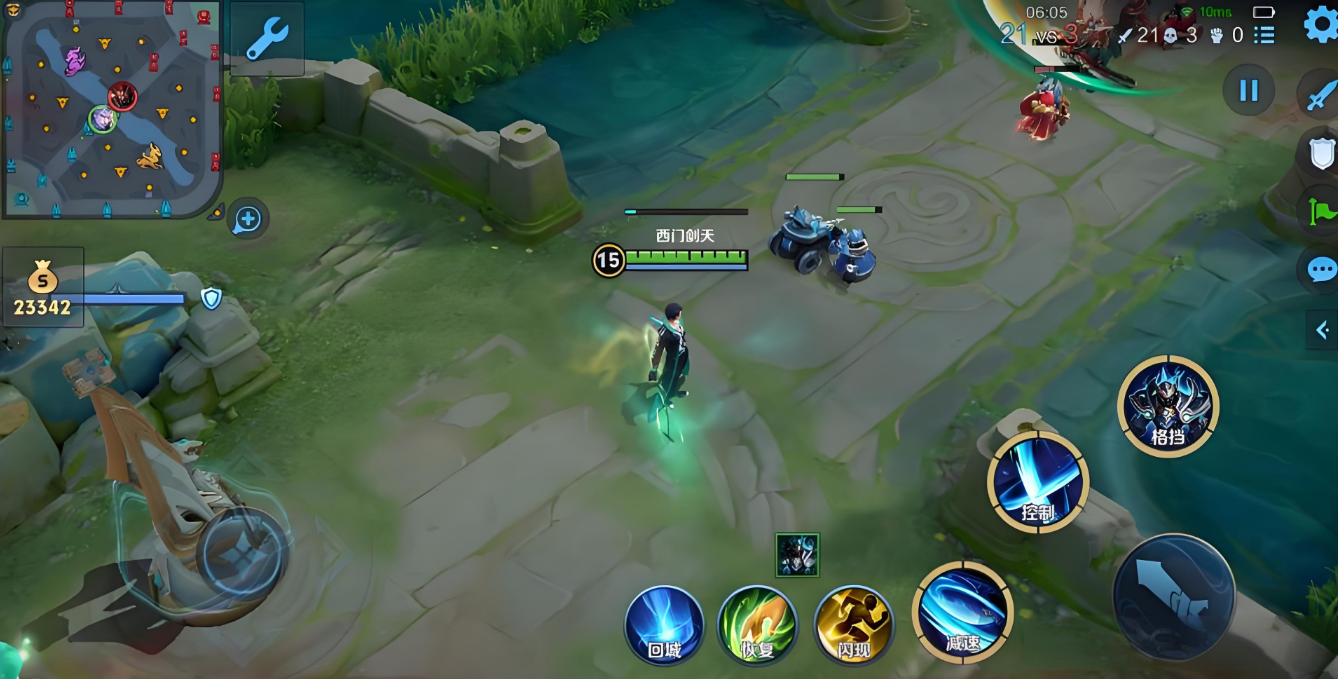1338x679 pixels.
Task: Pause with the round pause button
Action: tap(1248, 91)
